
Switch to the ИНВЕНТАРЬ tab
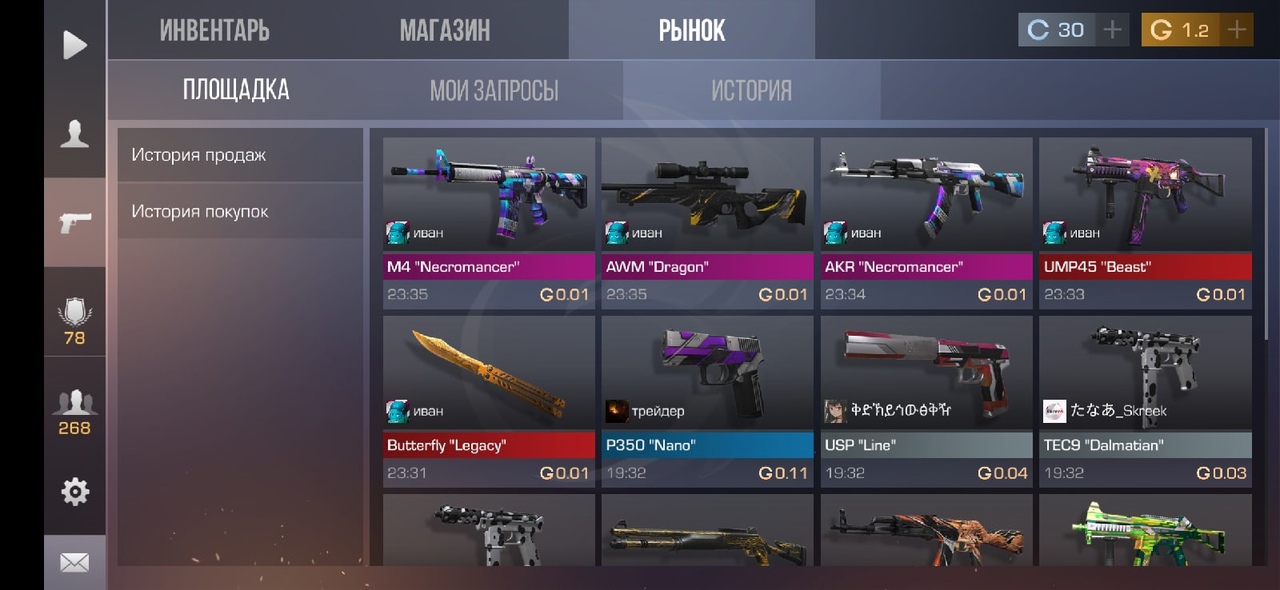214,30
